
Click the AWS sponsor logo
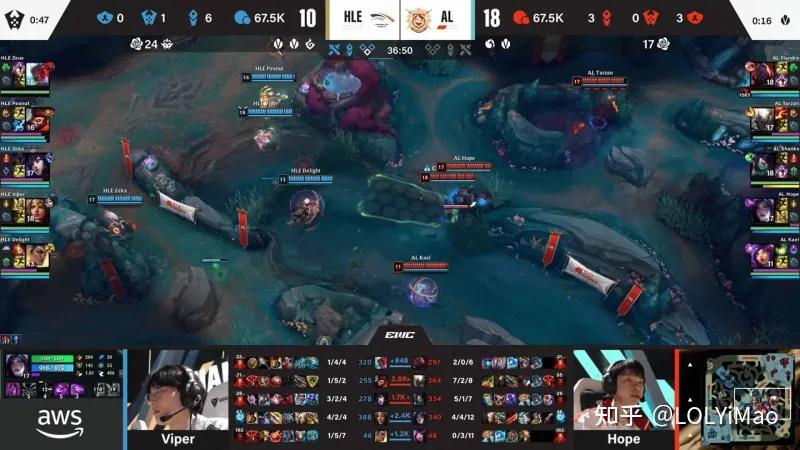pyautogui.click(x=59, y=424)
